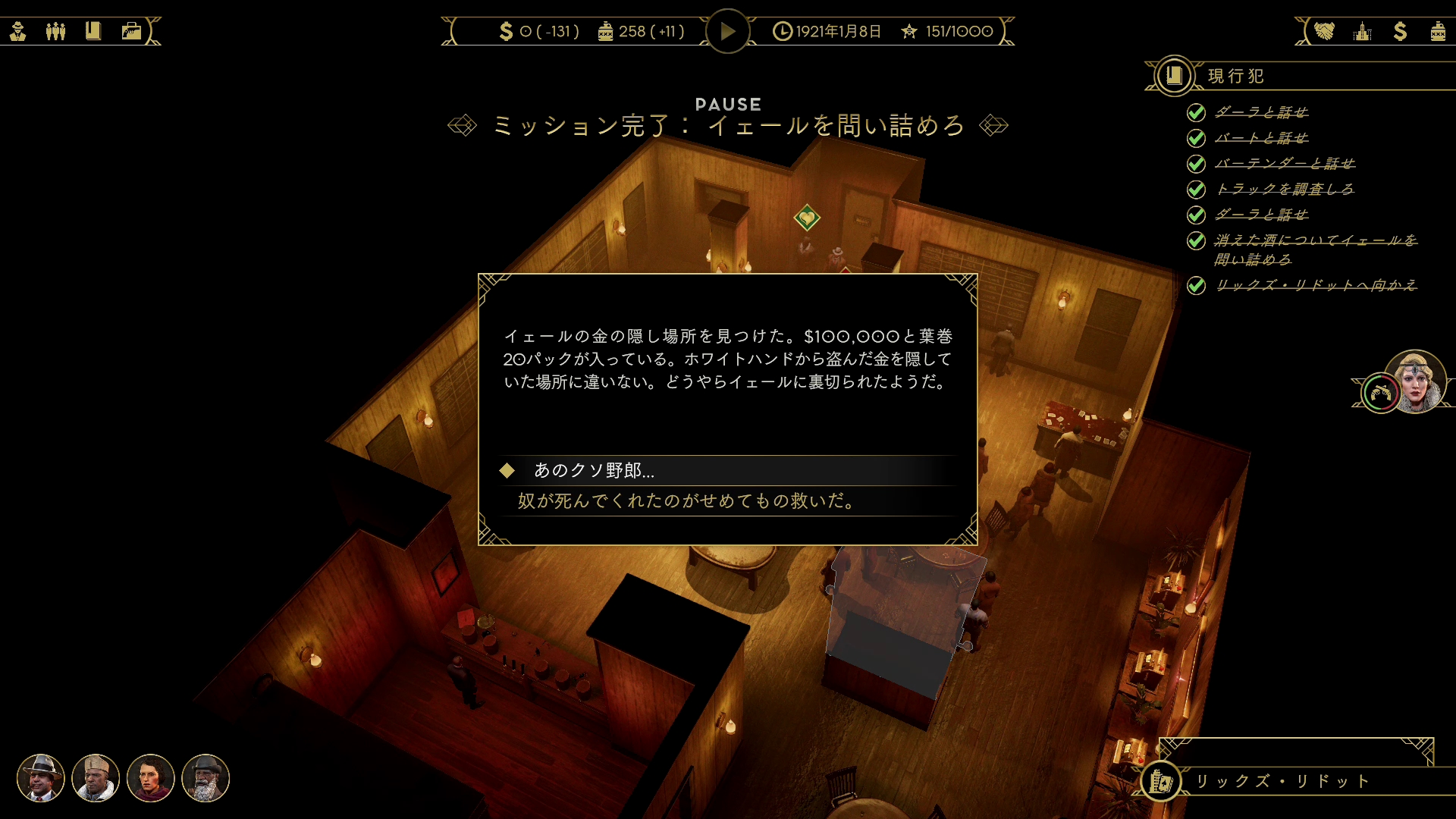
Task: Open the diplomacy handshake icon
Action: click(x=1323, y=30)
